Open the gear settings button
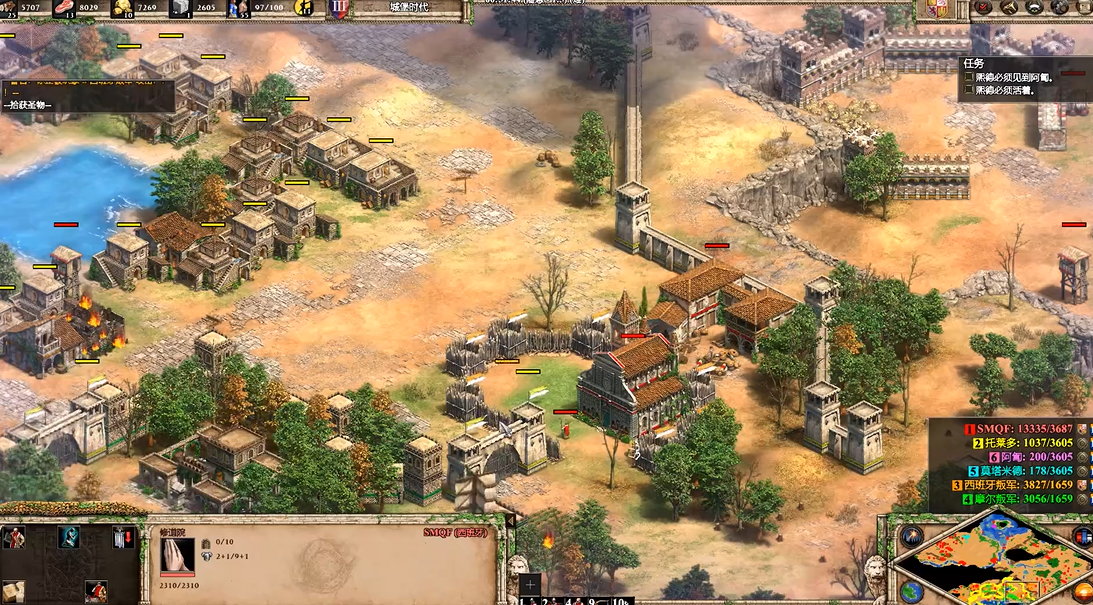The height and width of the screenshot is (605, 1093). (1059, 8)
